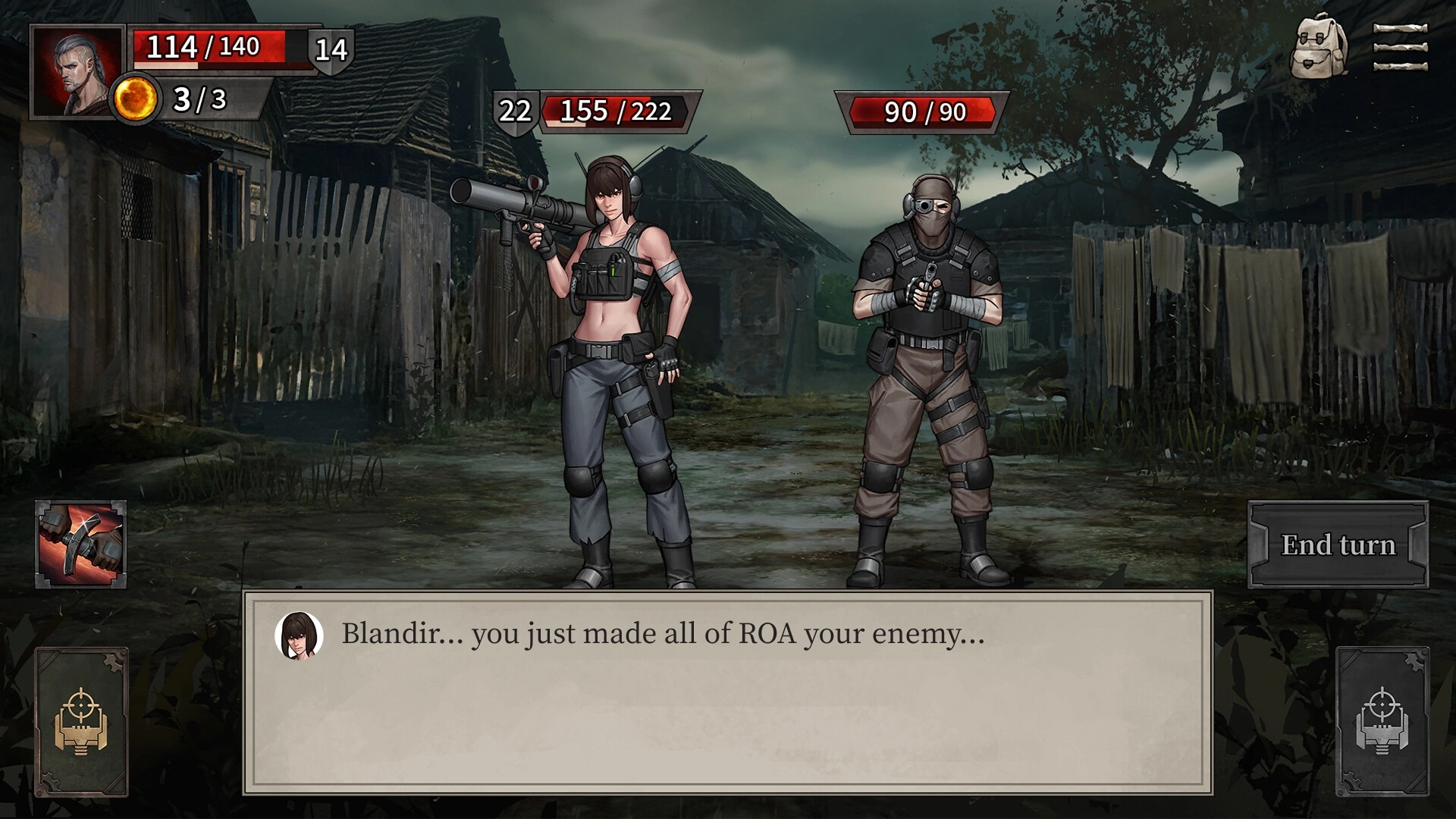Click the End turn button
Screen dimensions: 1456x819
click(x=1338, y=544)
